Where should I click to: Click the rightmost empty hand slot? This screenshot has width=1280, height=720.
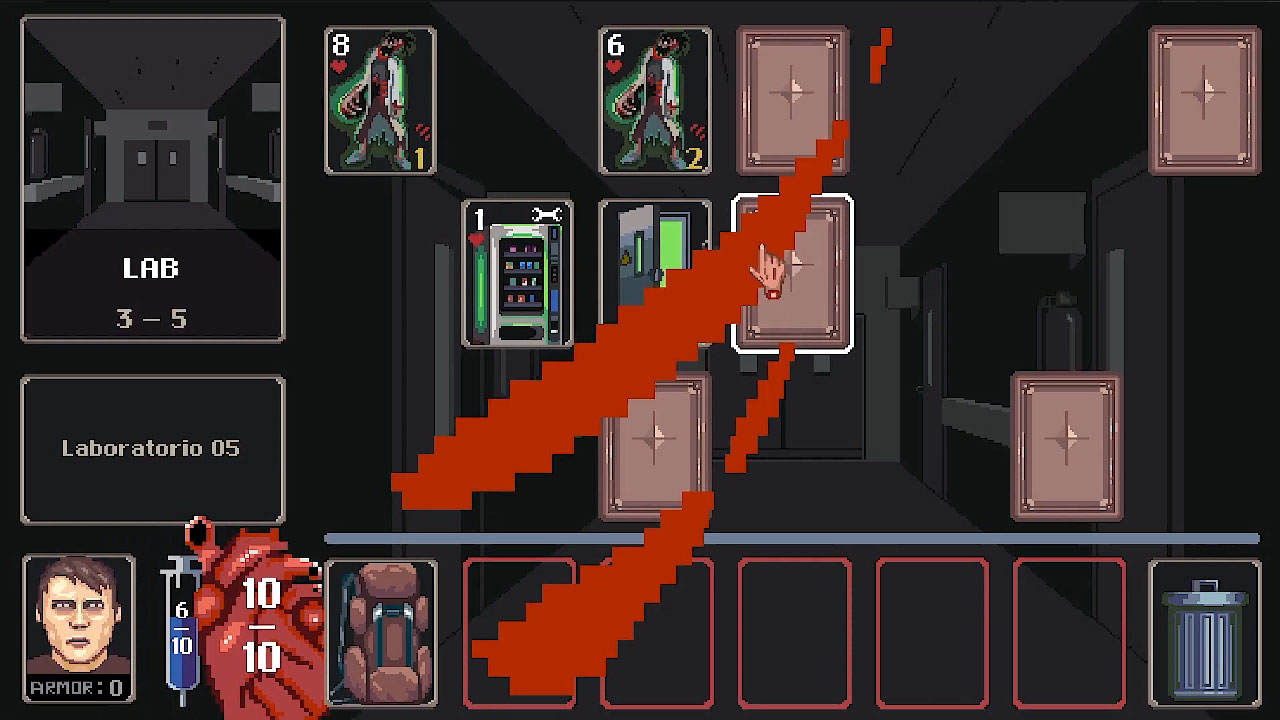pos(1070,634)
